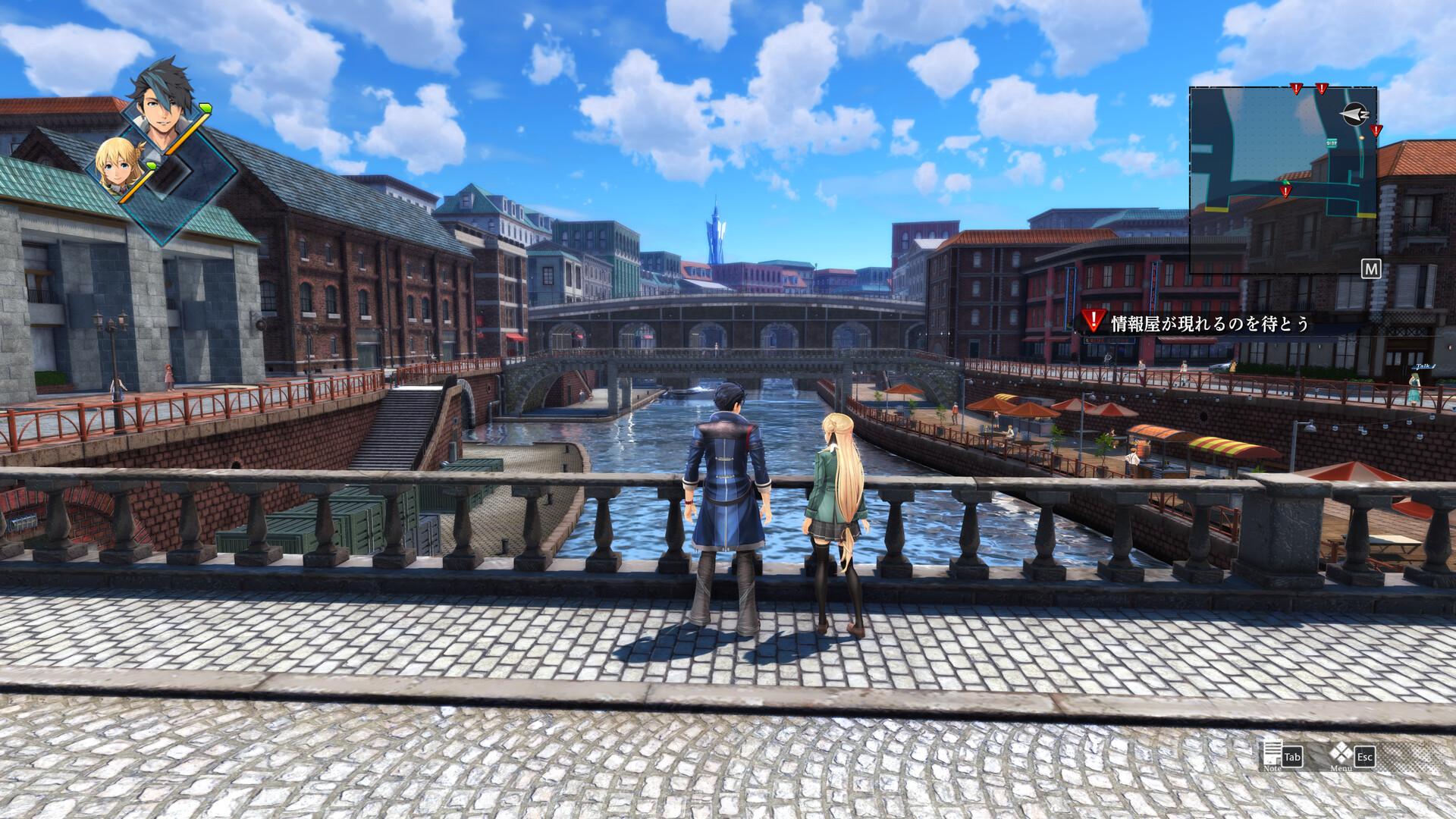This screenshot has height=819, width=1456.
Task: Click the exclamation marker at the minimap's top edge
Action: [x=1295, y=88]
